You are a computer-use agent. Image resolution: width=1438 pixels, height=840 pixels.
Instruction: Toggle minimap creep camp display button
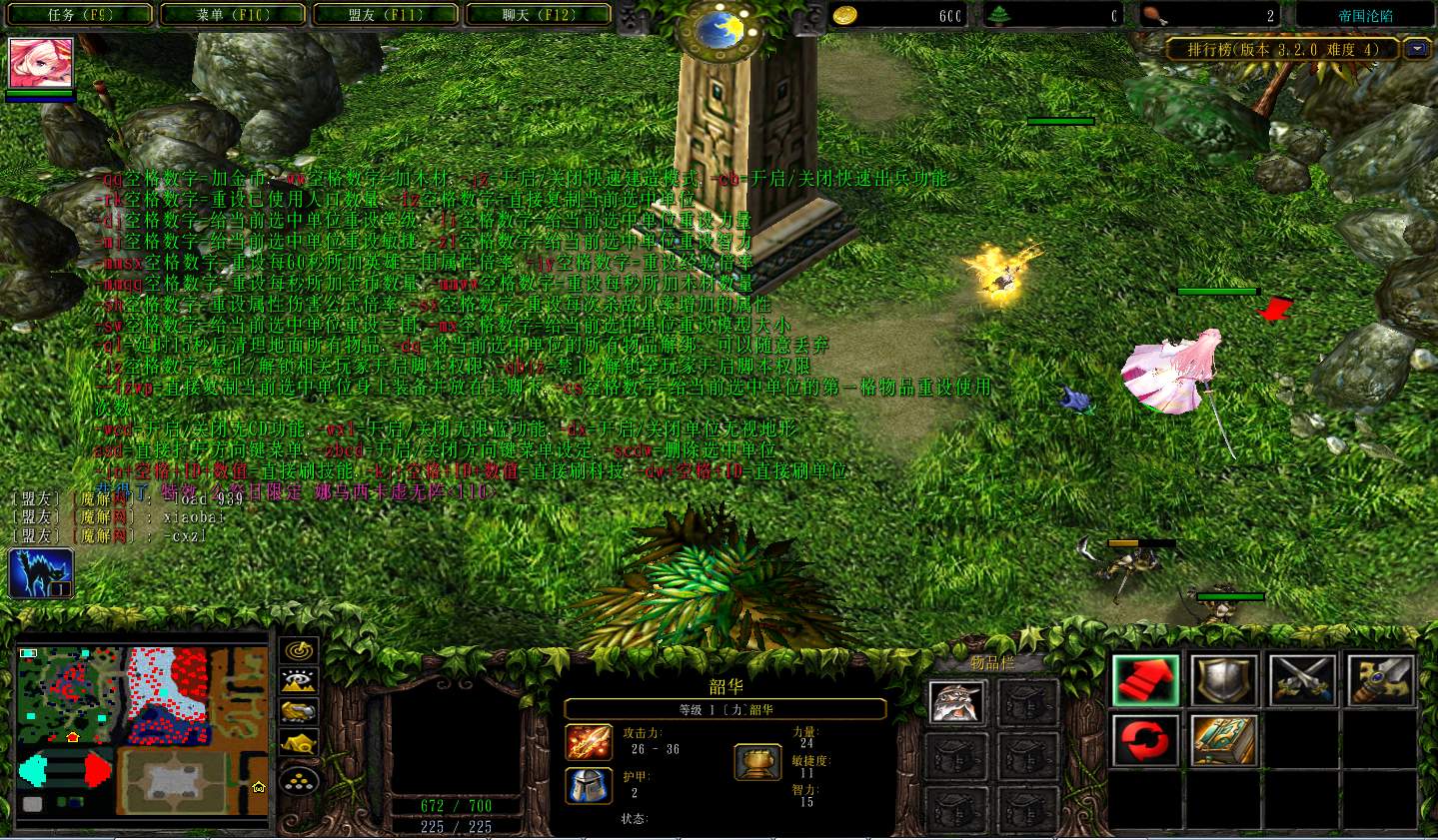click(x=299, y=744)
